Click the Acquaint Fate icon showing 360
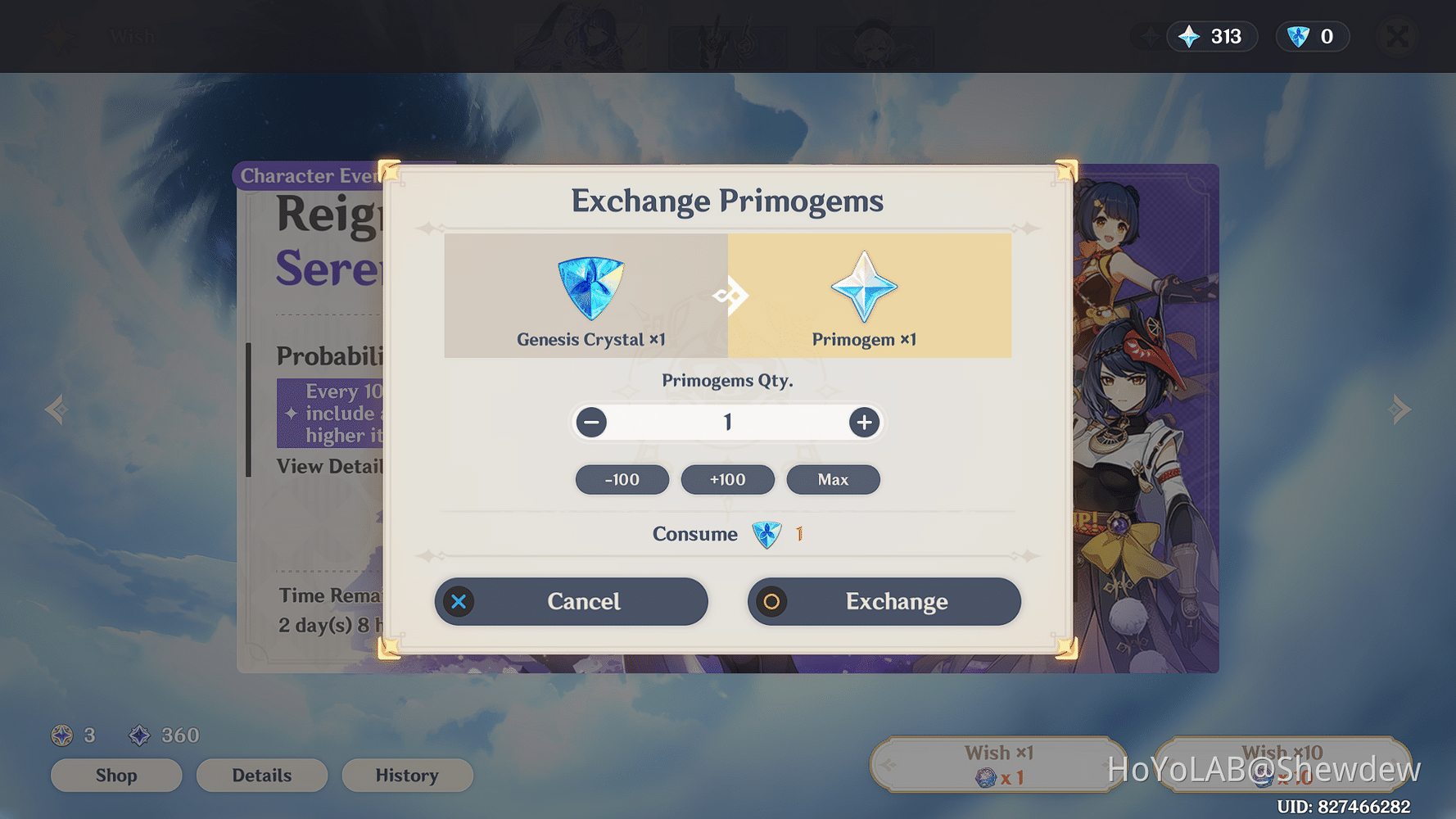 pos(139,735)
